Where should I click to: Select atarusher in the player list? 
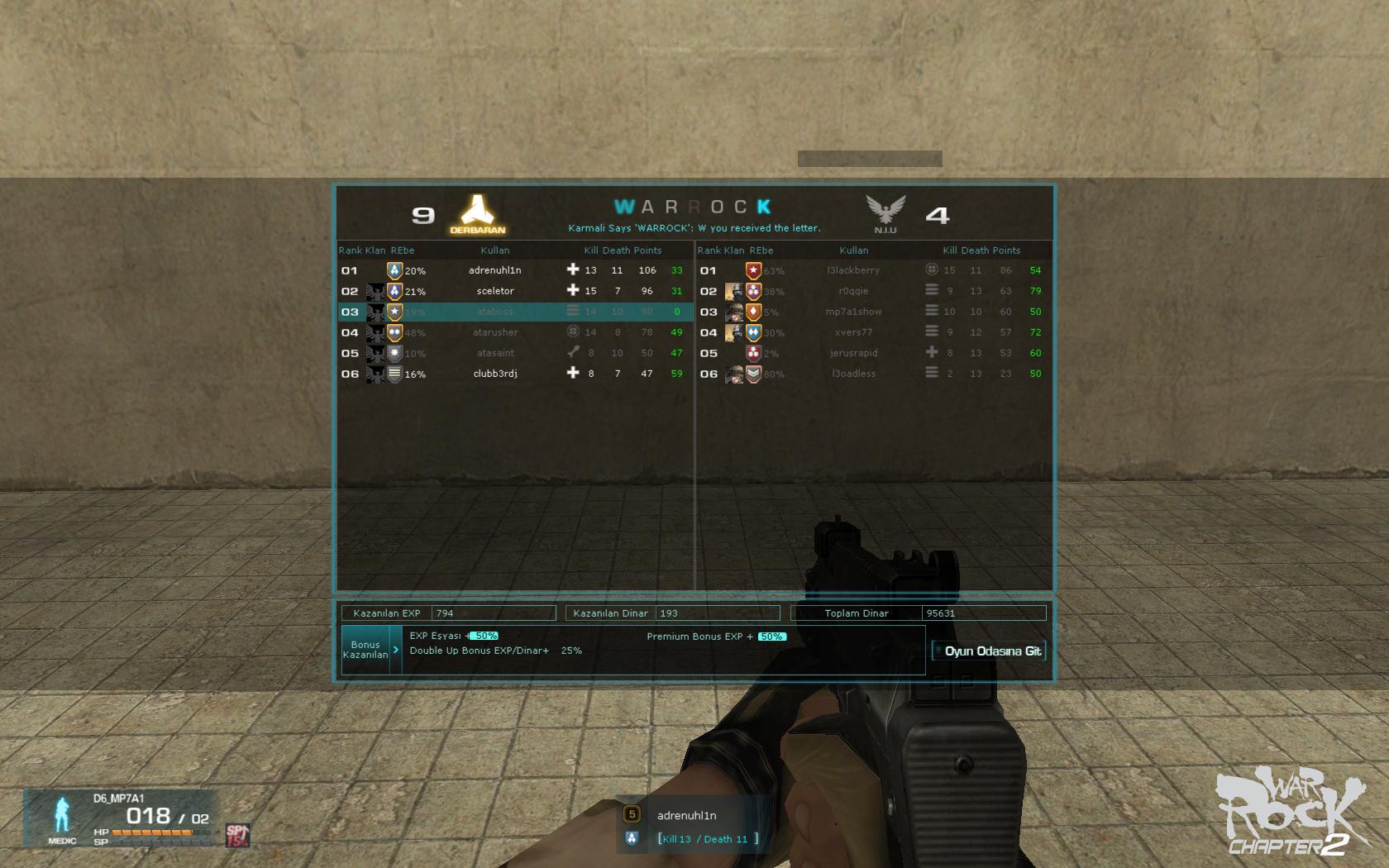(x=495, y=332)
